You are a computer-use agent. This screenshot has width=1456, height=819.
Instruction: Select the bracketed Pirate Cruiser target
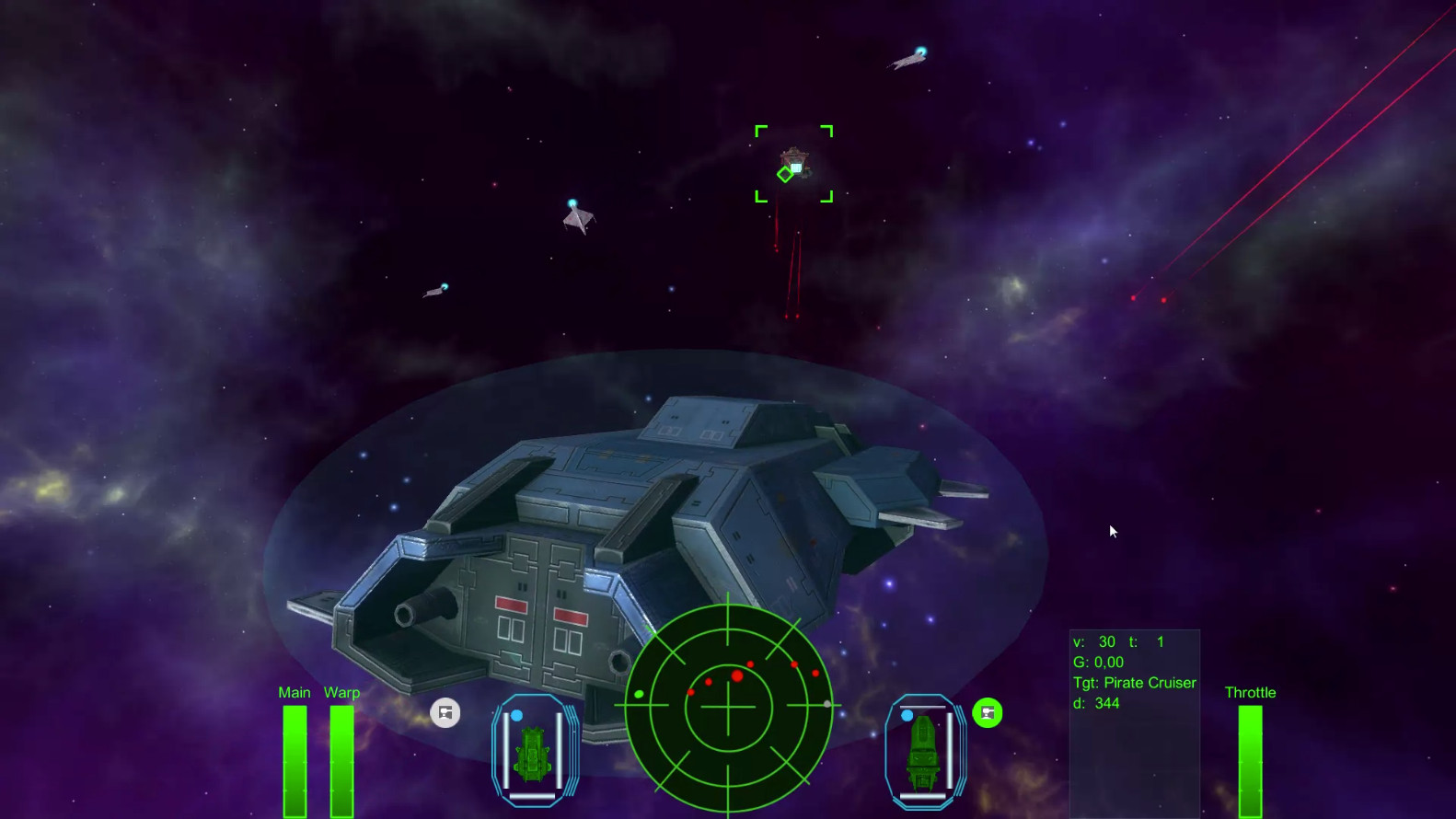[793, 164]
